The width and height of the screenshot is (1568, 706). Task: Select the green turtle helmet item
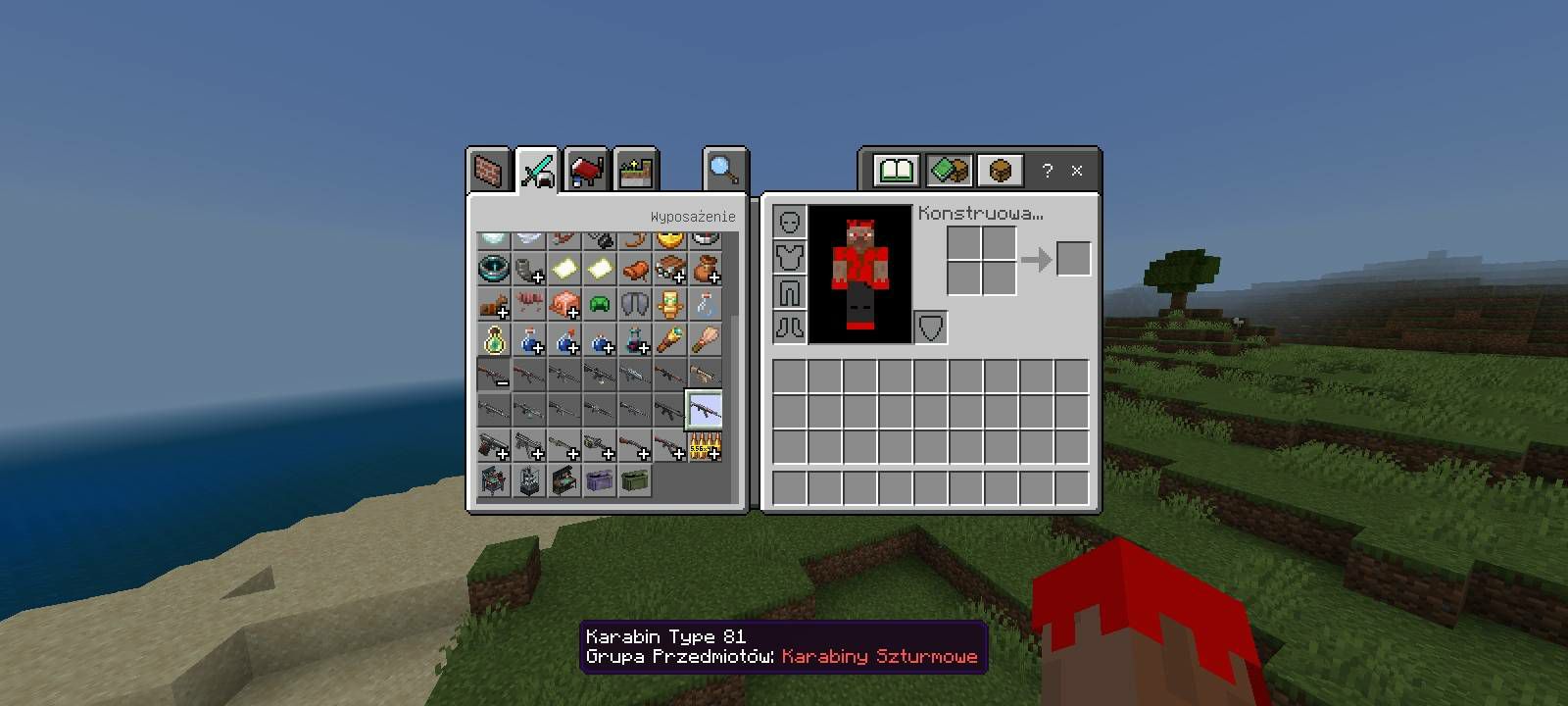[x=600, y=305]
